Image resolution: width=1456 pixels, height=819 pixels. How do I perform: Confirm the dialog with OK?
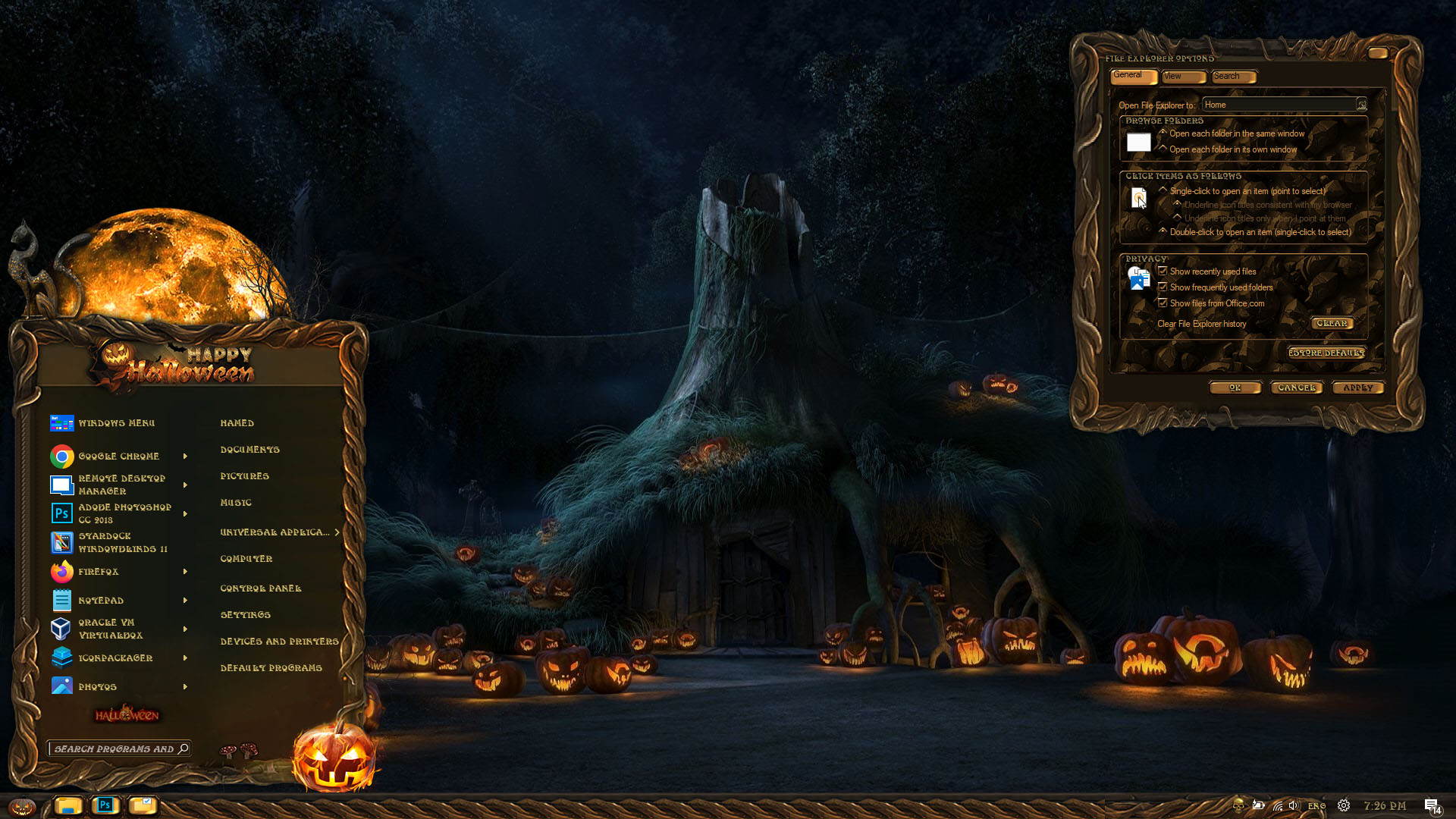(x=1235, y=388)
